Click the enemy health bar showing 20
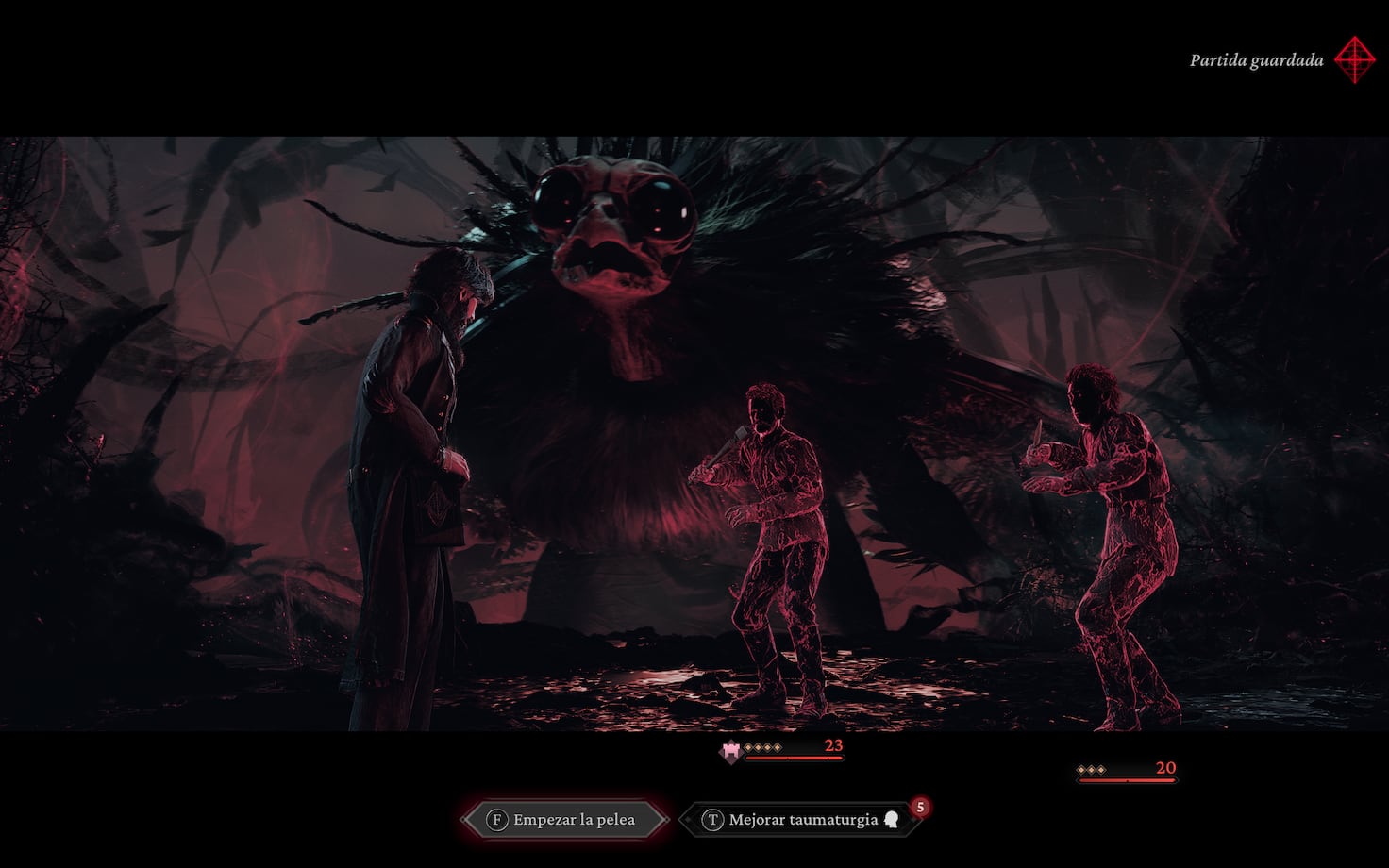Screen dimensions: 1389x868 click(1128, 780)
